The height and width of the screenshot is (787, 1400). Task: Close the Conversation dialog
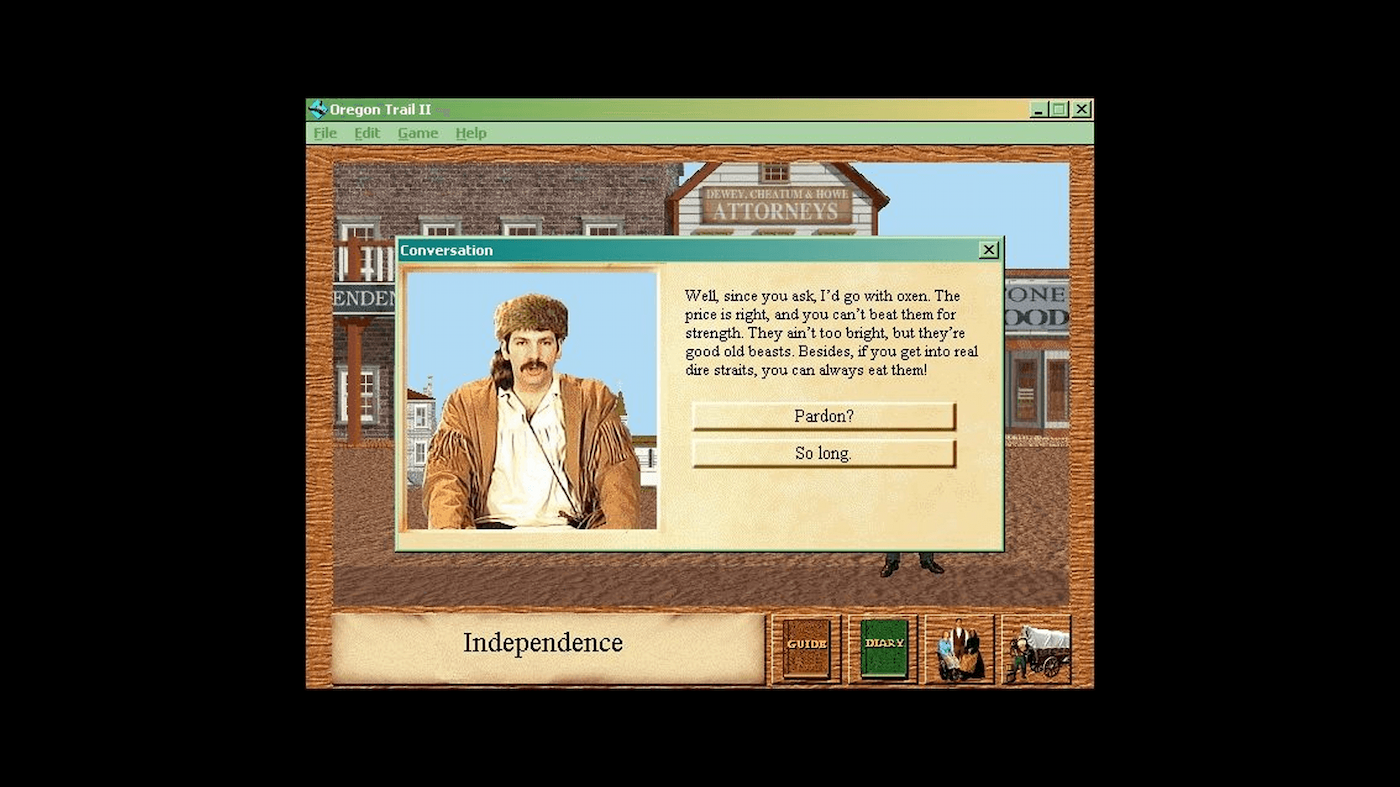coord(989,250)
